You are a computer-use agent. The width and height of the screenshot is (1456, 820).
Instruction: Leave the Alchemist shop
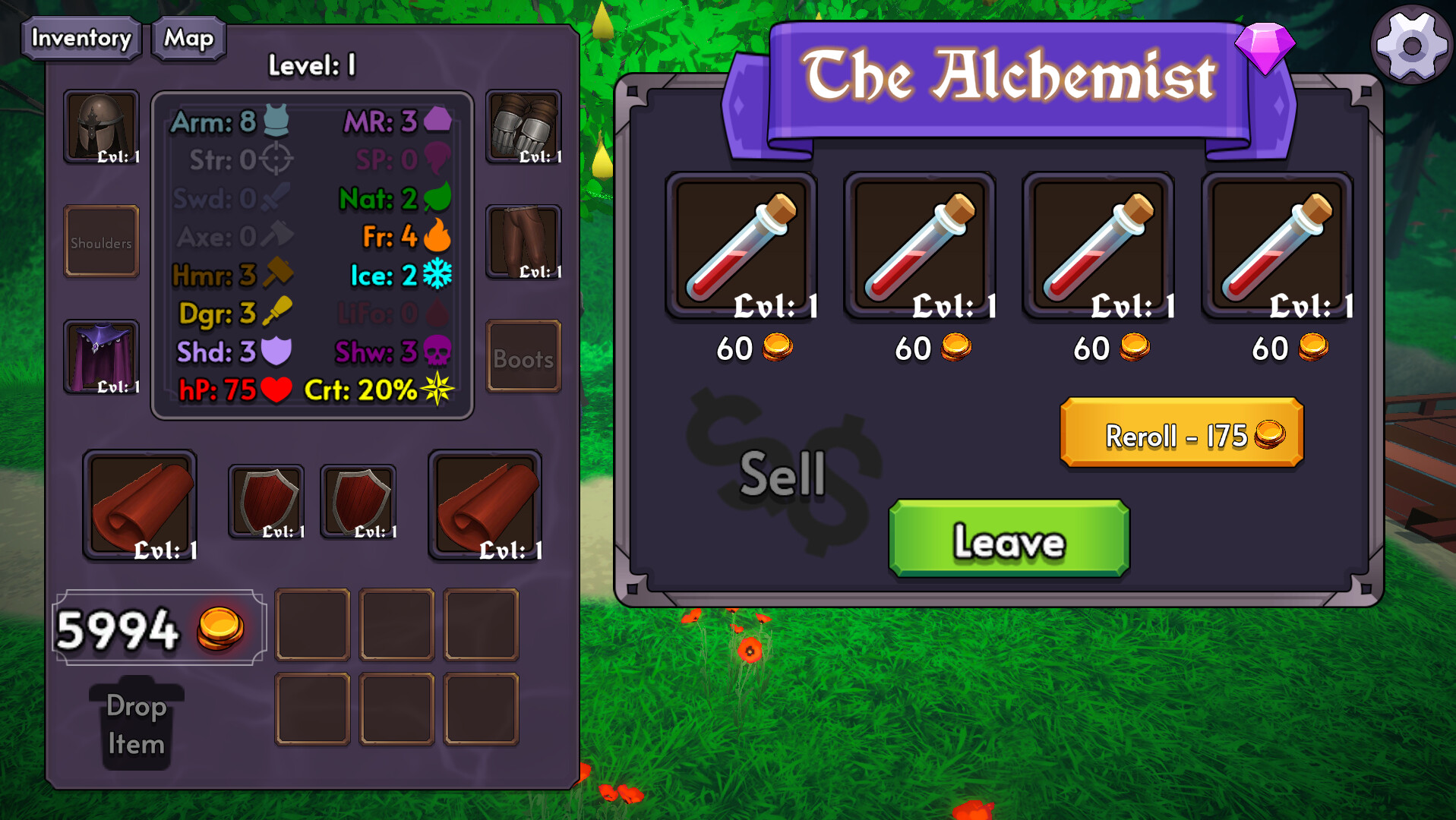pos(1009,540)
